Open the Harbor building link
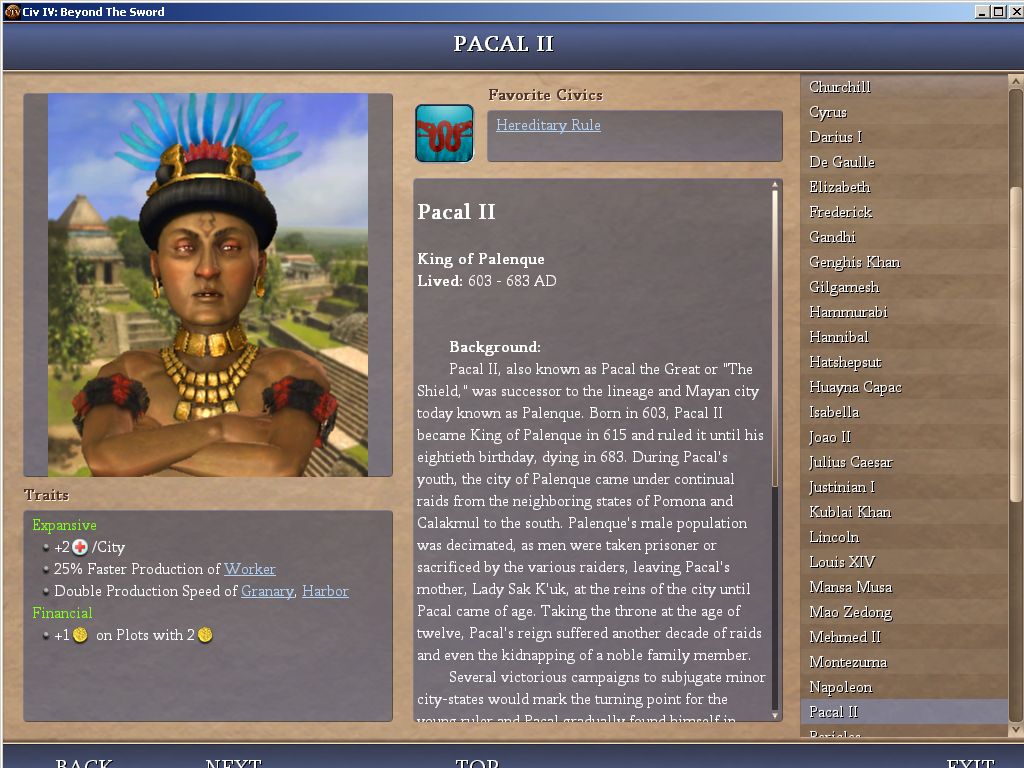1024x768 pixels. pyautogui.click(x=325, y=591)
